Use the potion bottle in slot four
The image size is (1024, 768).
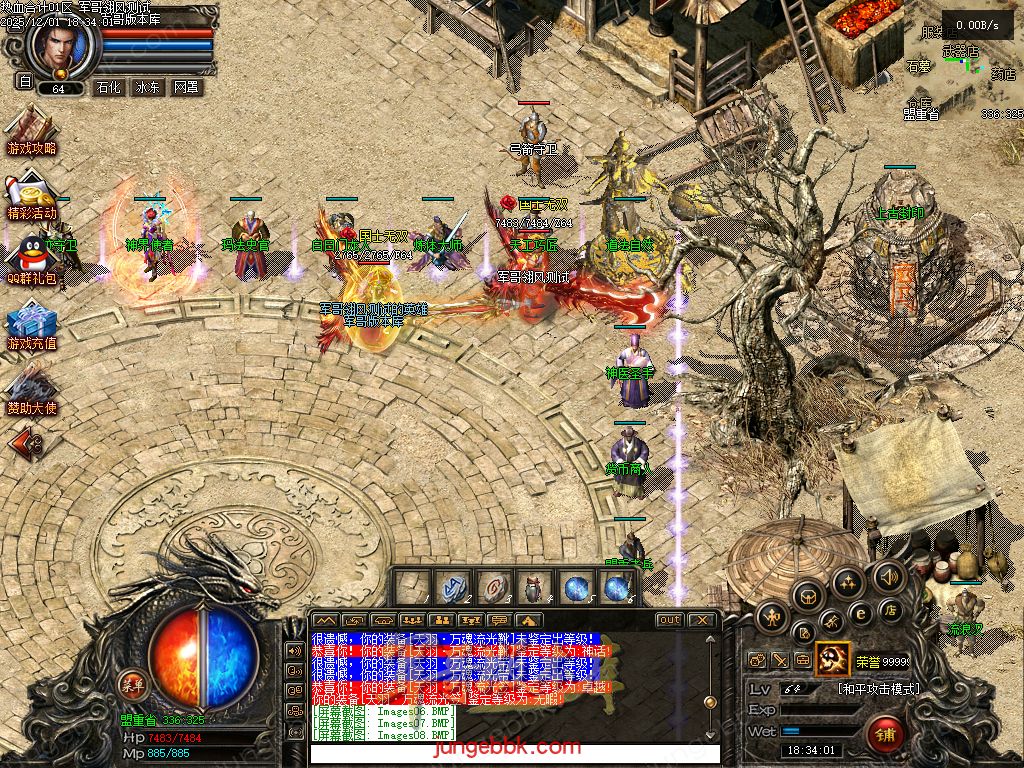[534, 588]
